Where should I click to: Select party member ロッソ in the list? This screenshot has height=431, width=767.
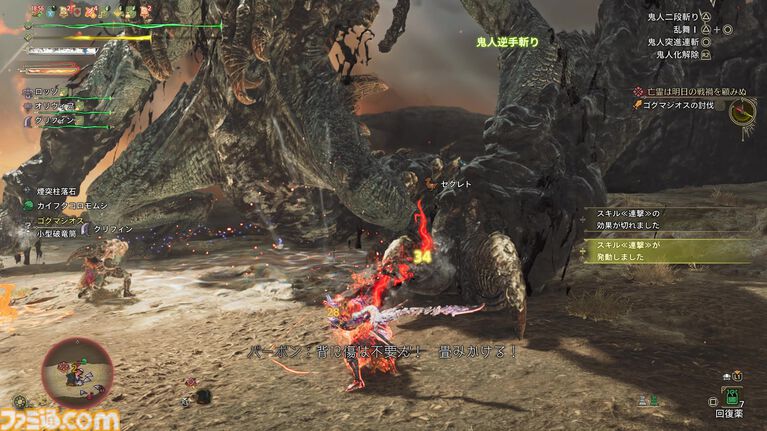tap(46, 92)
